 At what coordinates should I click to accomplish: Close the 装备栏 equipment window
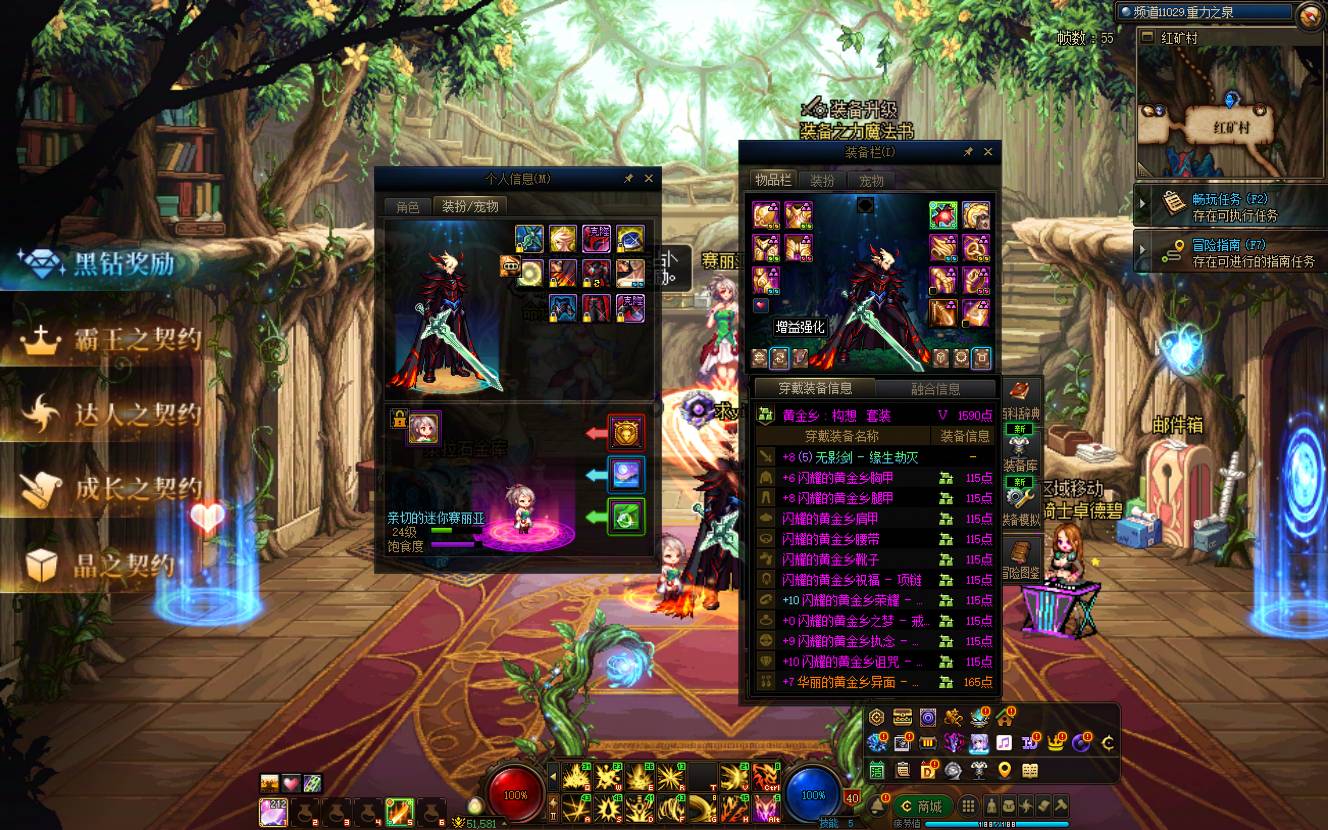(x=988, y=152)
